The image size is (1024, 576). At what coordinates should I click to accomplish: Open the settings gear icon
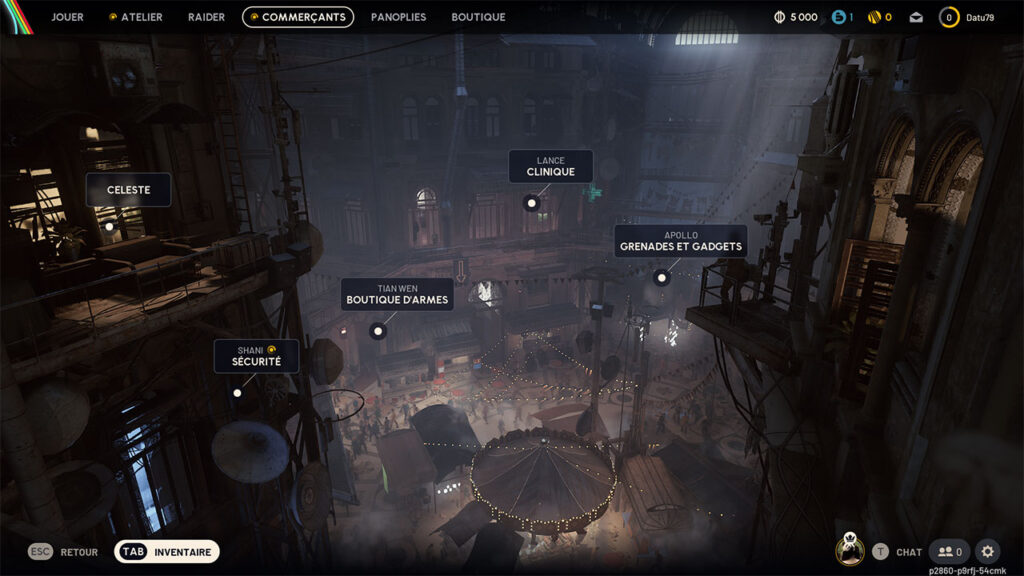coord(987,551)
